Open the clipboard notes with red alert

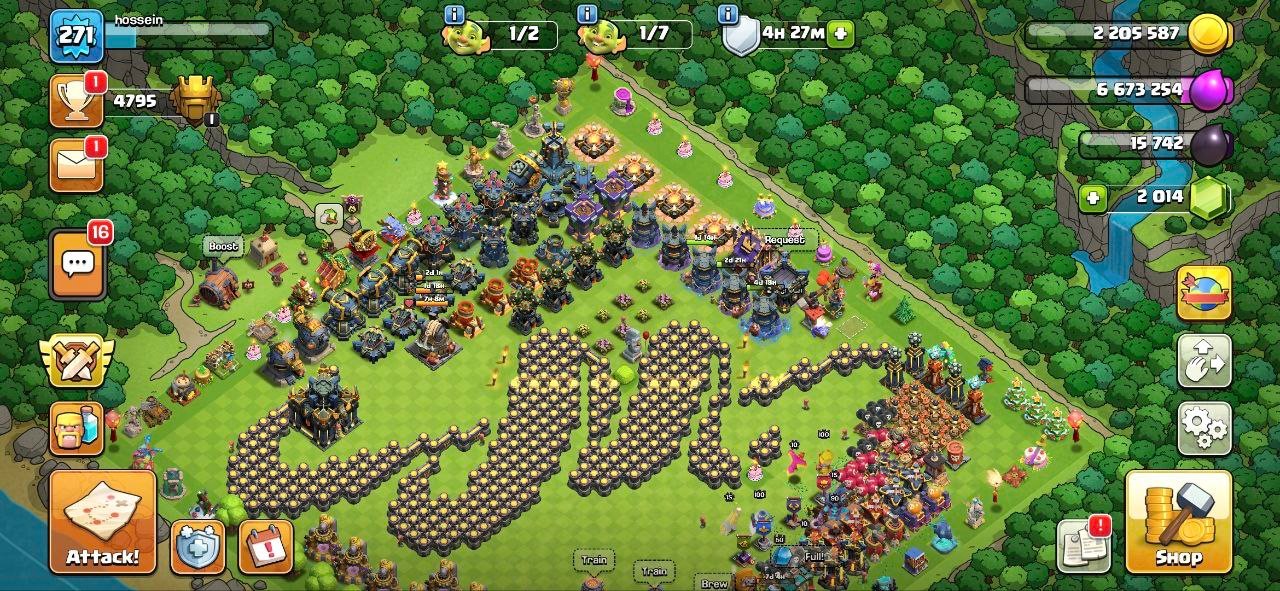click(x=1083, y=545)
